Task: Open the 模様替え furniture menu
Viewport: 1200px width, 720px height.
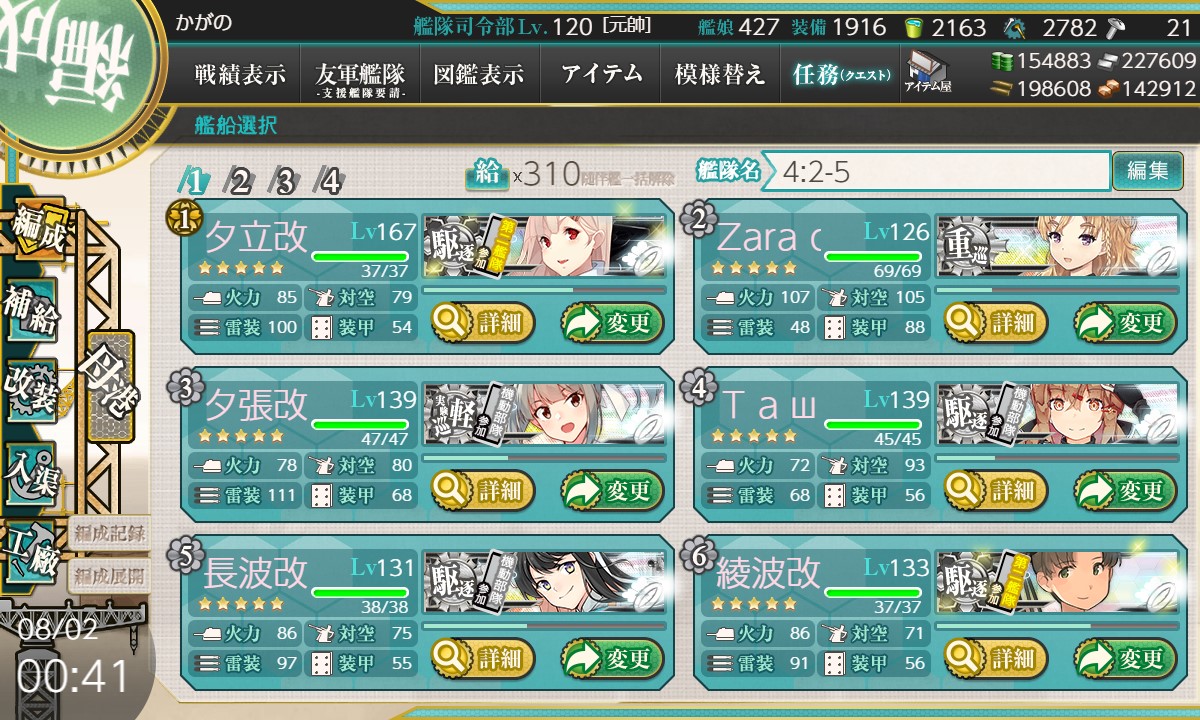Action: pyautogui.click(x=720, y=75)
